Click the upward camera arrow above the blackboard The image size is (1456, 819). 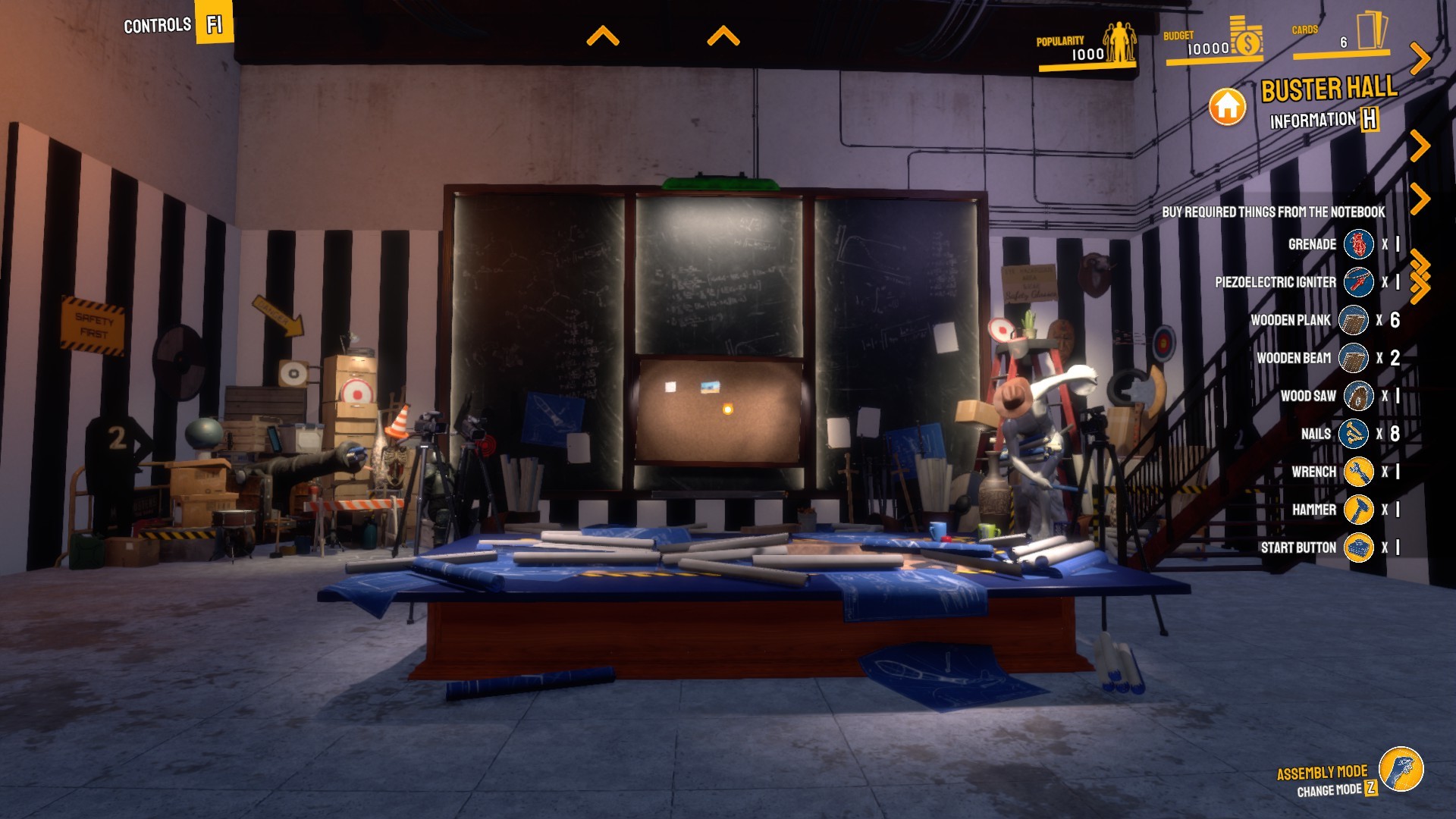click(x=604, y=35)
